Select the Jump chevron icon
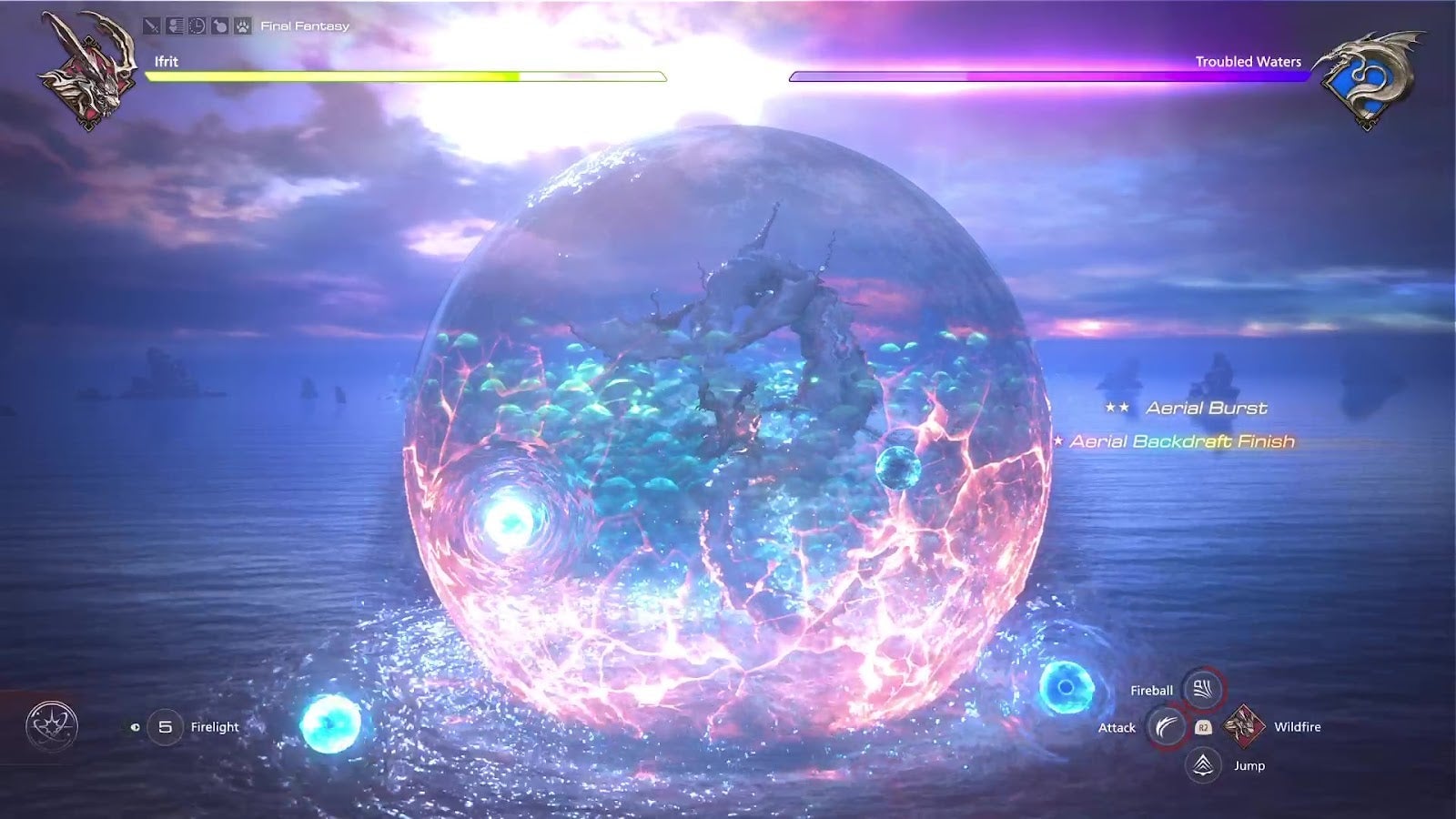This screenshot has height=819, width=1456. click(1200, 765)
